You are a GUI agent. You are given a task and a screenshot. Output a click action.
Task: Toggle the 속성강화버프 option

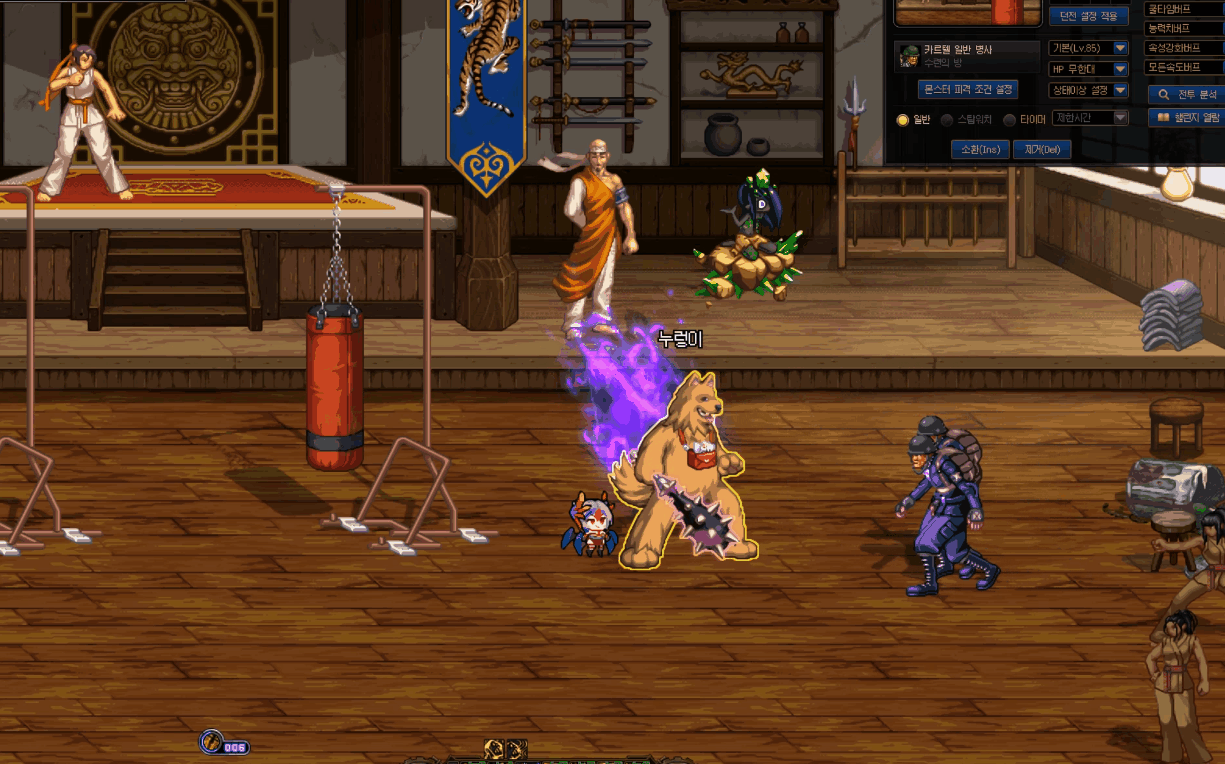tap(1183, 48)
